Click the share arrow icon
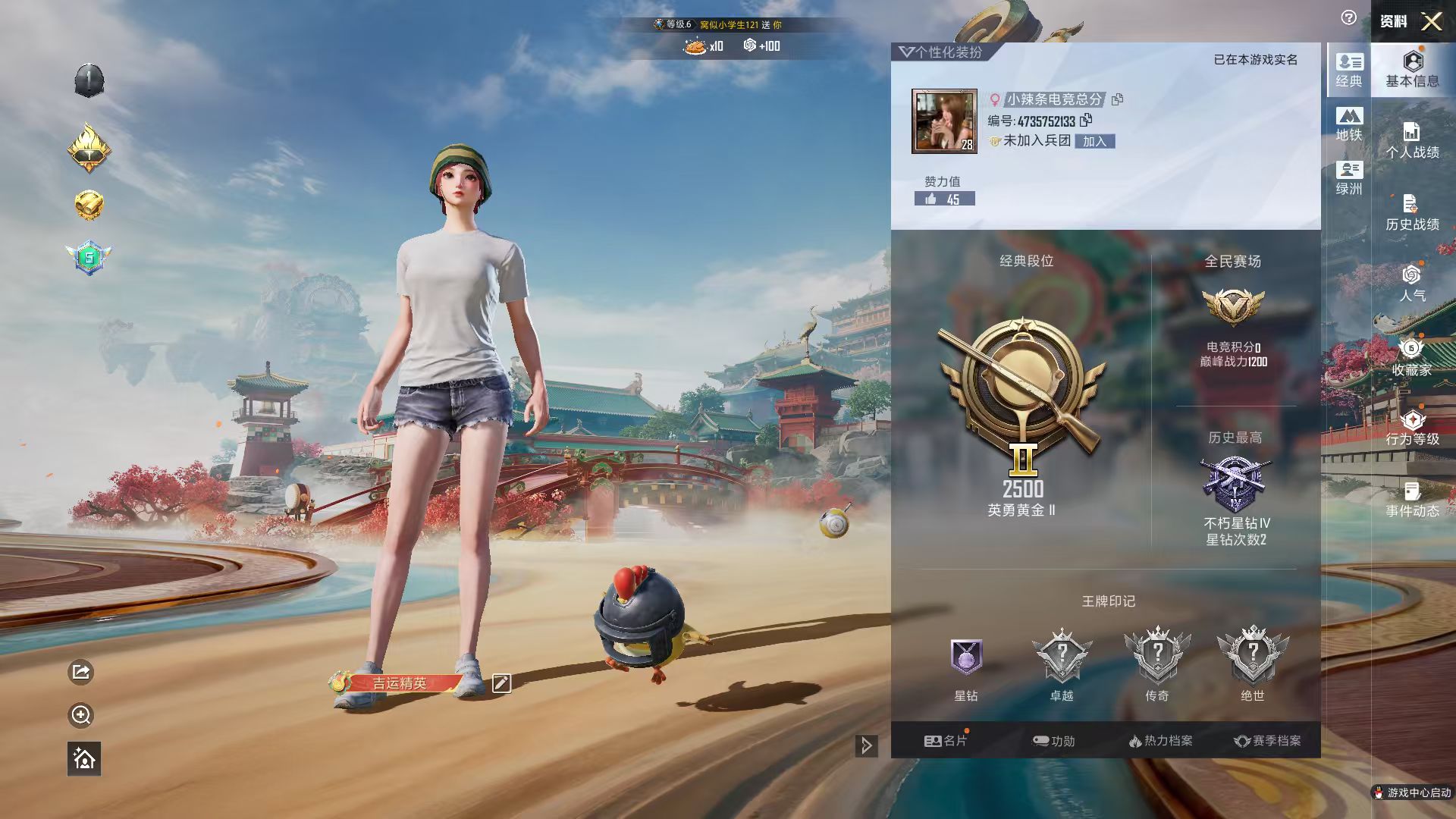The image size is (1456, 819). pos(81,672)
